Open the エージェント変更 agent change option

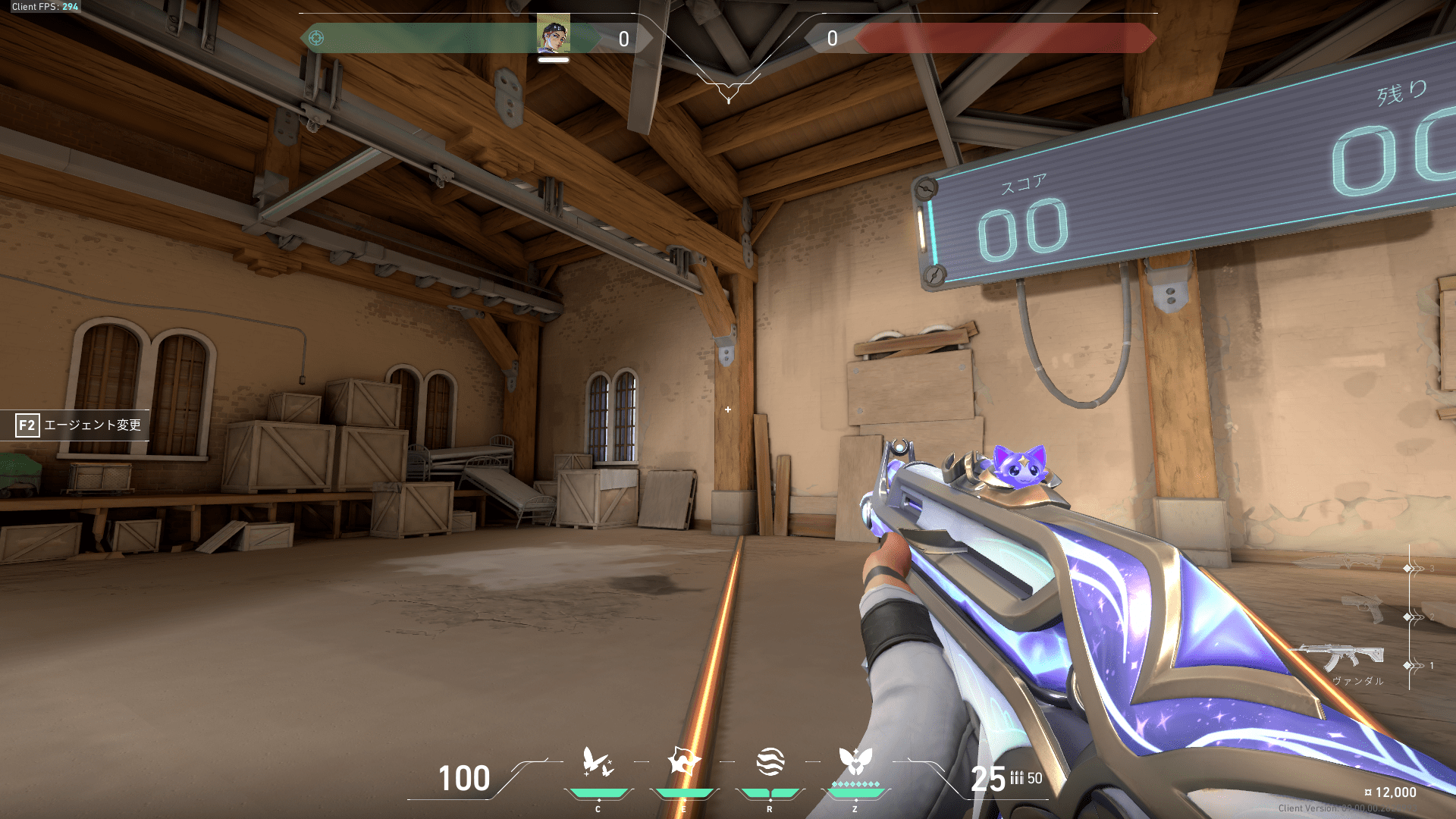(78, 425)
